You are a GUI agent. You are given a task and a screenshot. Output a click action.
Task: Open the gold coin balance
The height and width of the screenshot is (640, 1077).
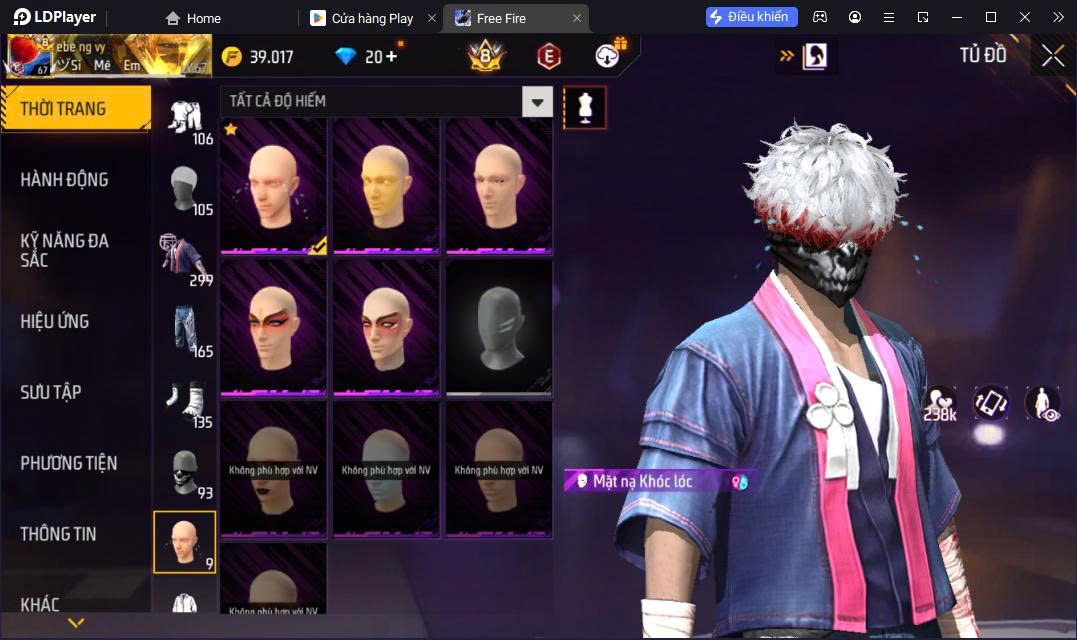258,56
